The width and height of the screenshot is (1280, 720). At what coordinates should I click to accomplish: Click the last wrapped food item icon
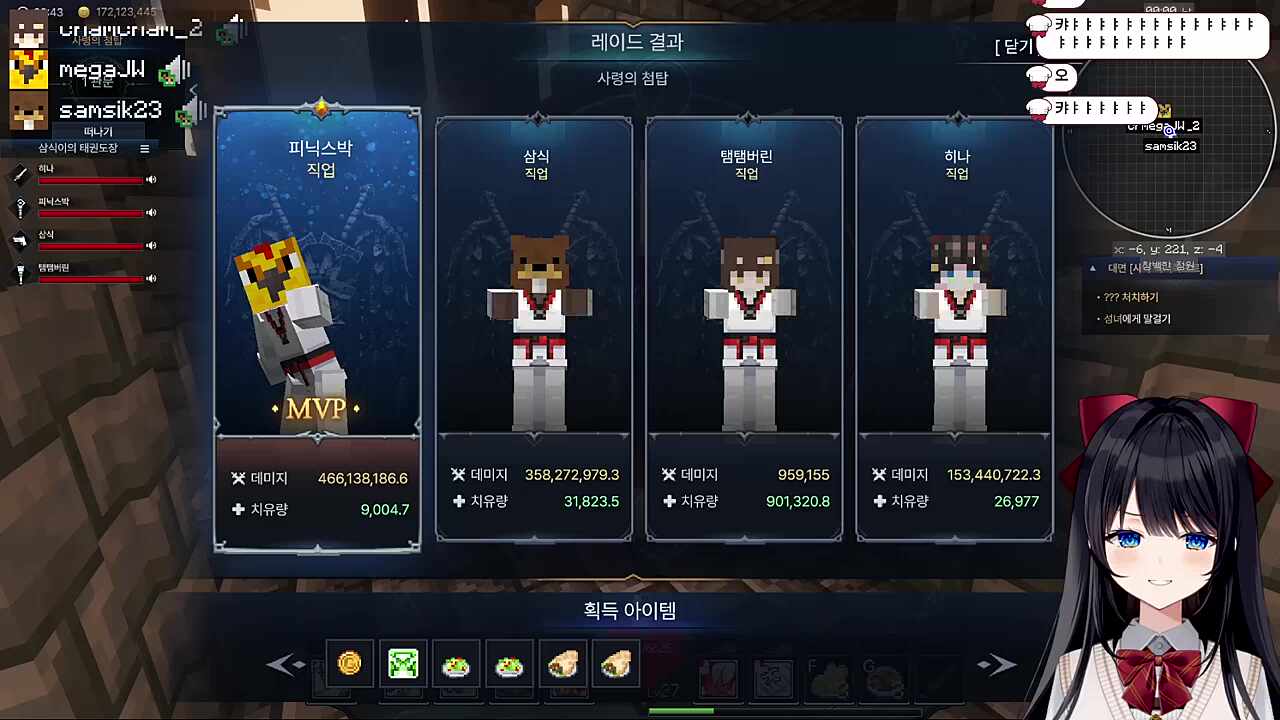(616, 662)
